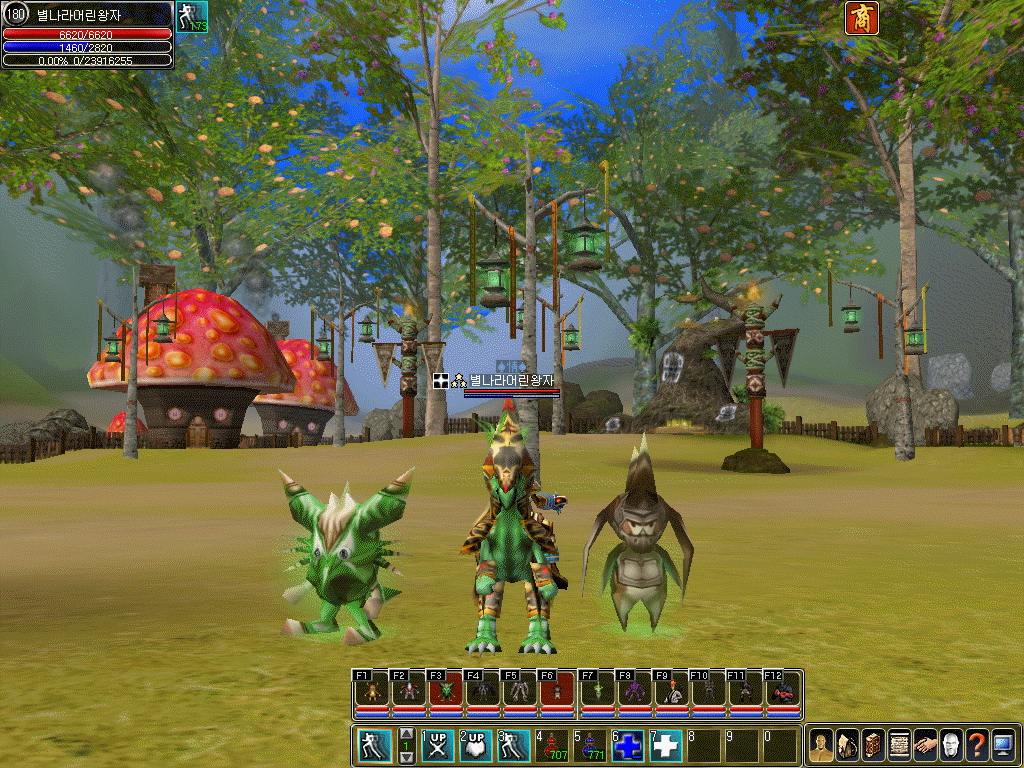Open the monitor system options menu
The height and width of the screenshot is (768, 1024).
click(x=1003, y=745)
